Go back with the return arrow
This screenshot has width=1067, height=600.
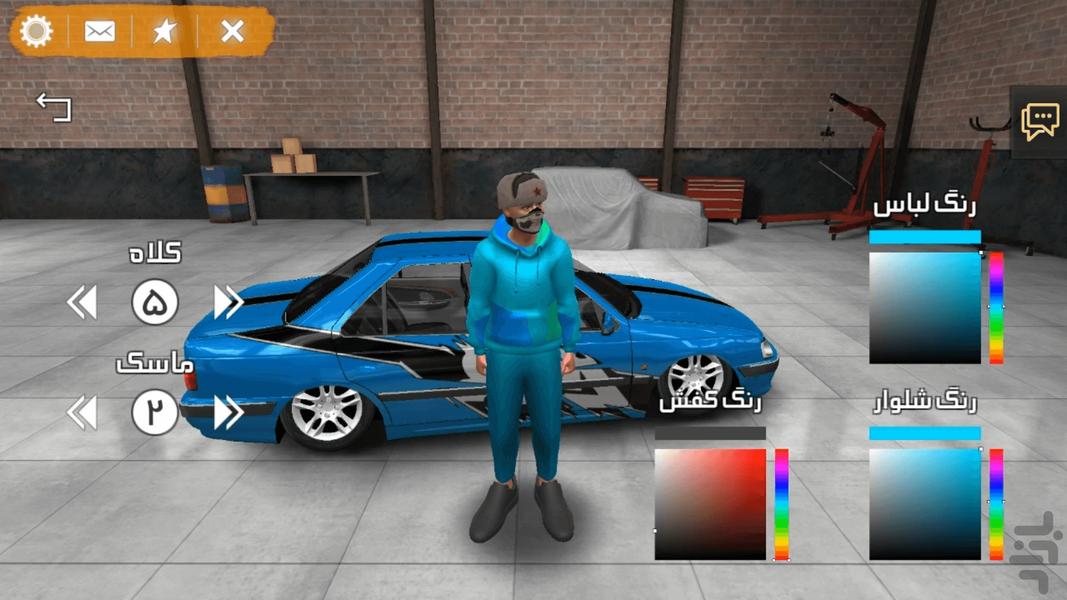[54, 106]
